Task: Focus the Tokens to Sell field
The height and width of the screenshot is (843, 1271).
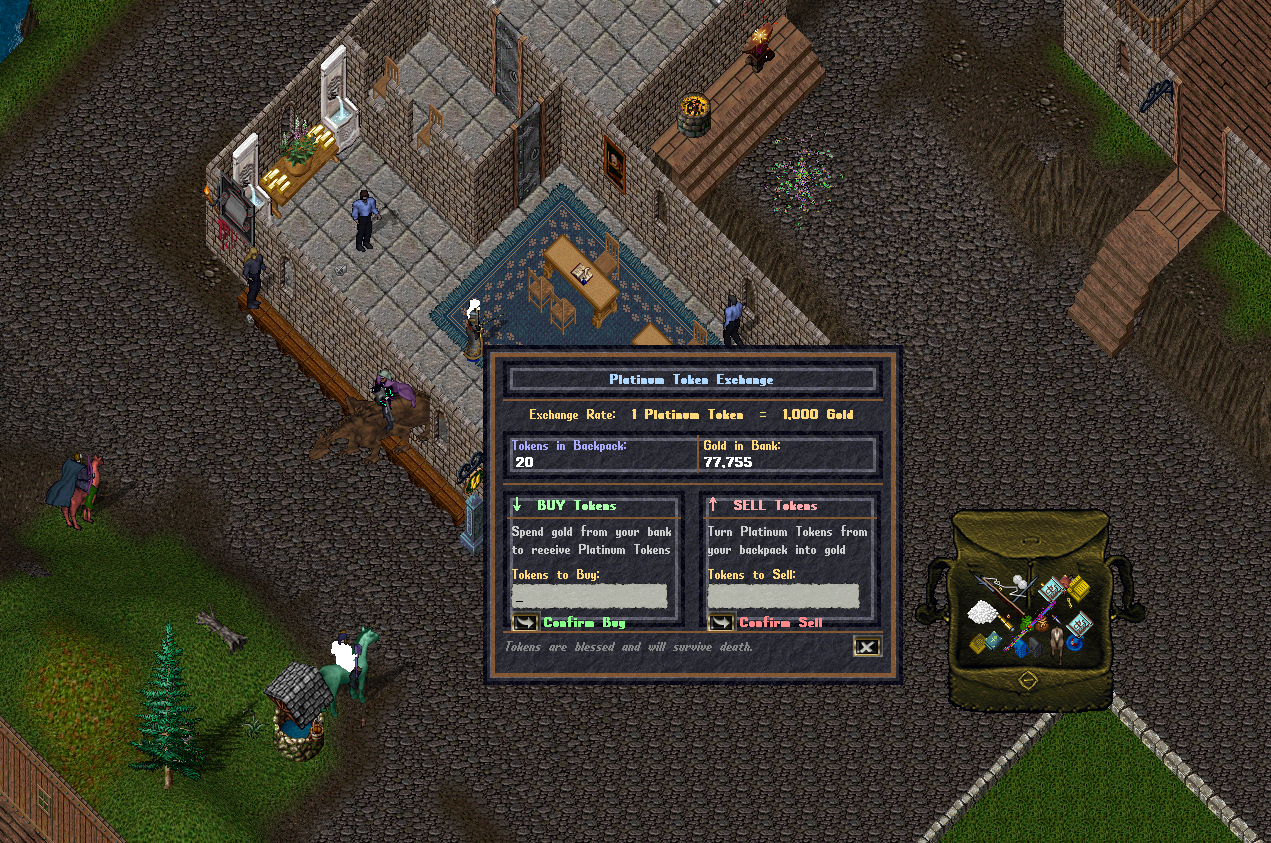Action: [x=783, y=596]
